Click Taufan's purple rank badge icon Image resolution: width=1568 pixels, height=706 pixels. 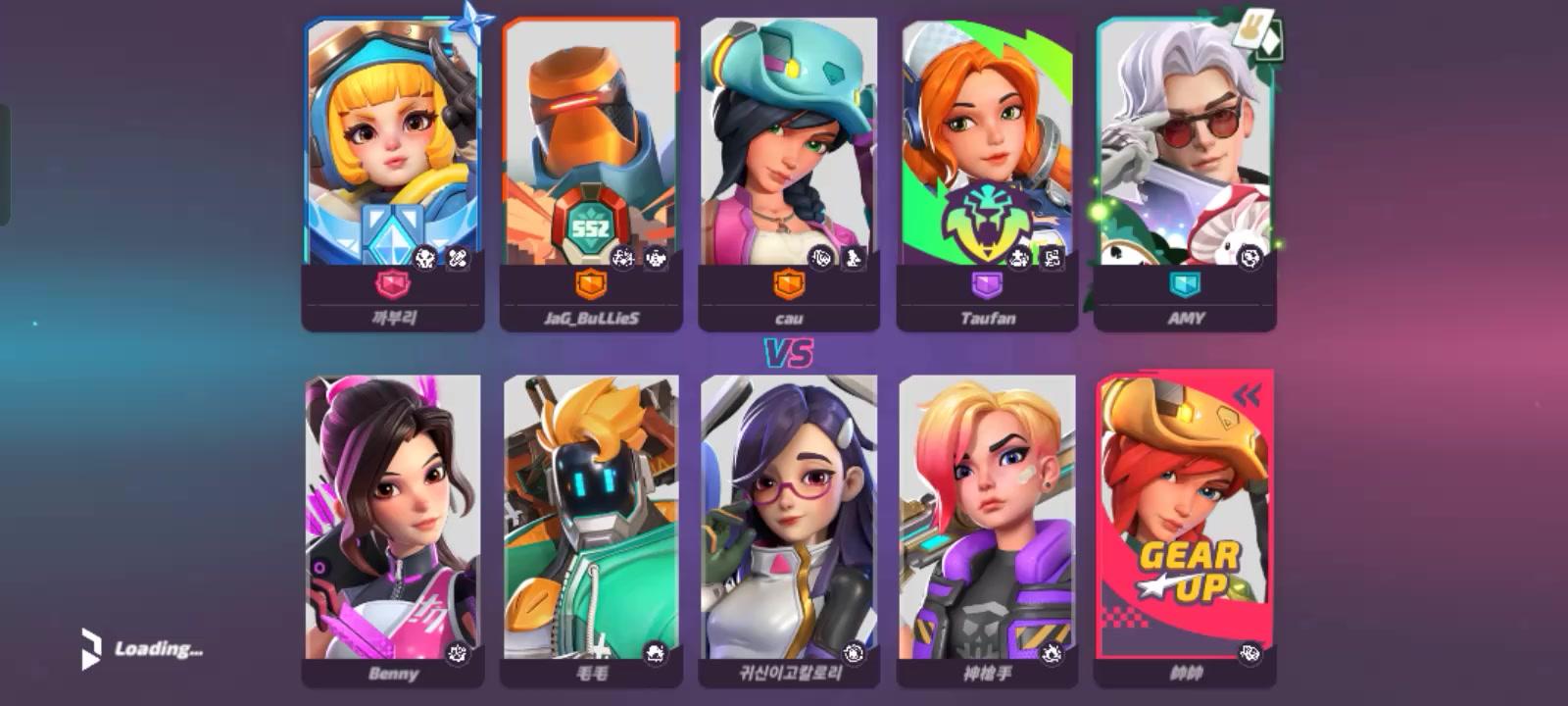tap(986, 282)
